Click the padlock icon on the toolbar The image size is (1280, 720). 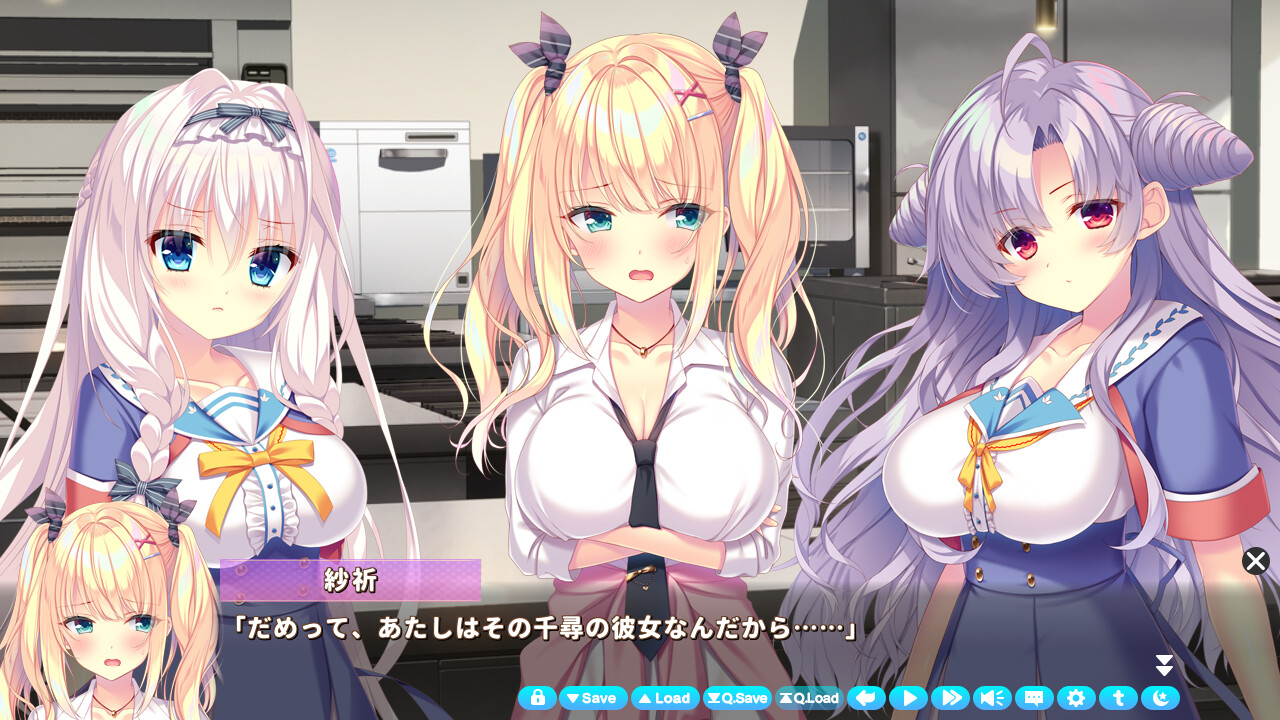[537, 698]
